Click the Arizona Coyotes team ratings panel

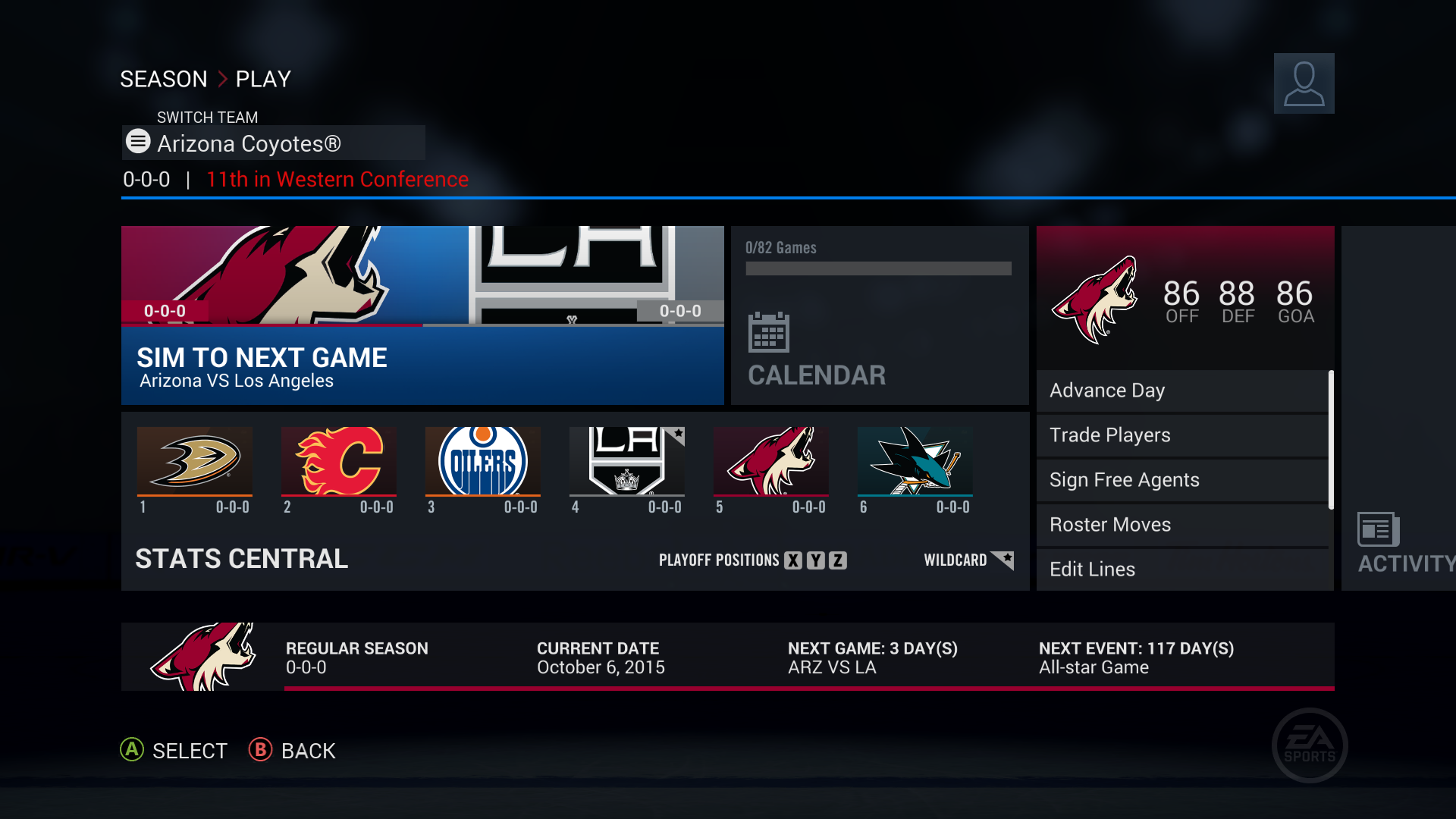1185,298
